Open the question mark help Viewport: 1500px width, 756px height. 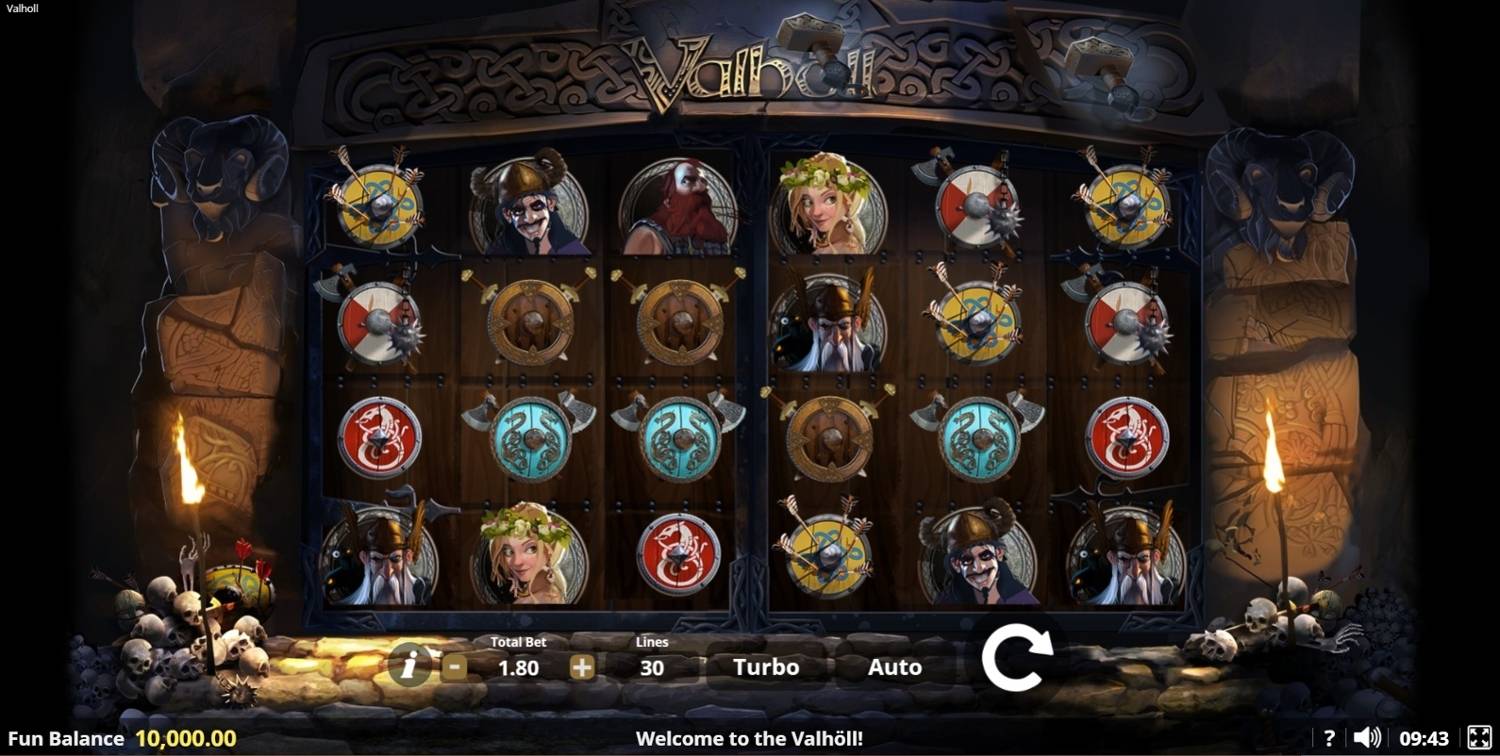(1329, 738)
